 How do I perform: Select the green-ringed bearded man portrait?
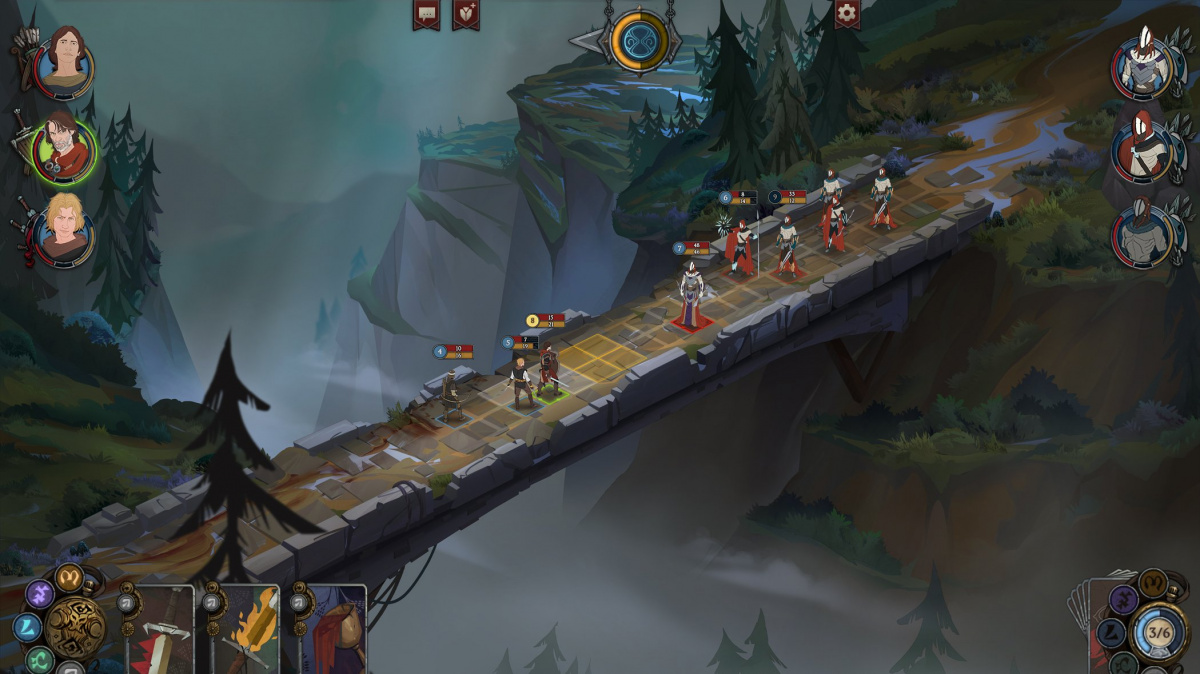point(64,149)
